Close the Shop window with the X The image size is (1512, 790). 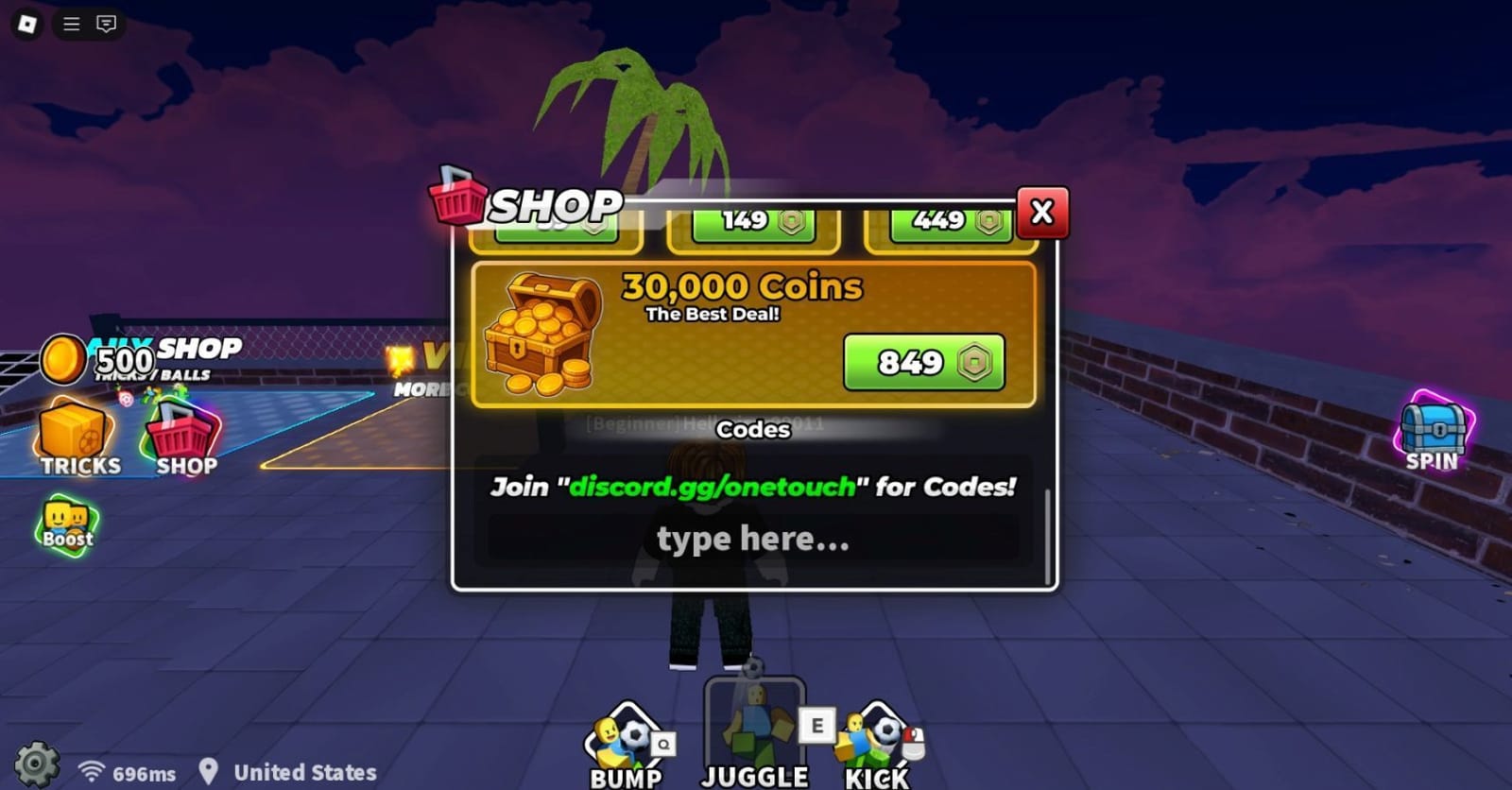point(1040,214)
